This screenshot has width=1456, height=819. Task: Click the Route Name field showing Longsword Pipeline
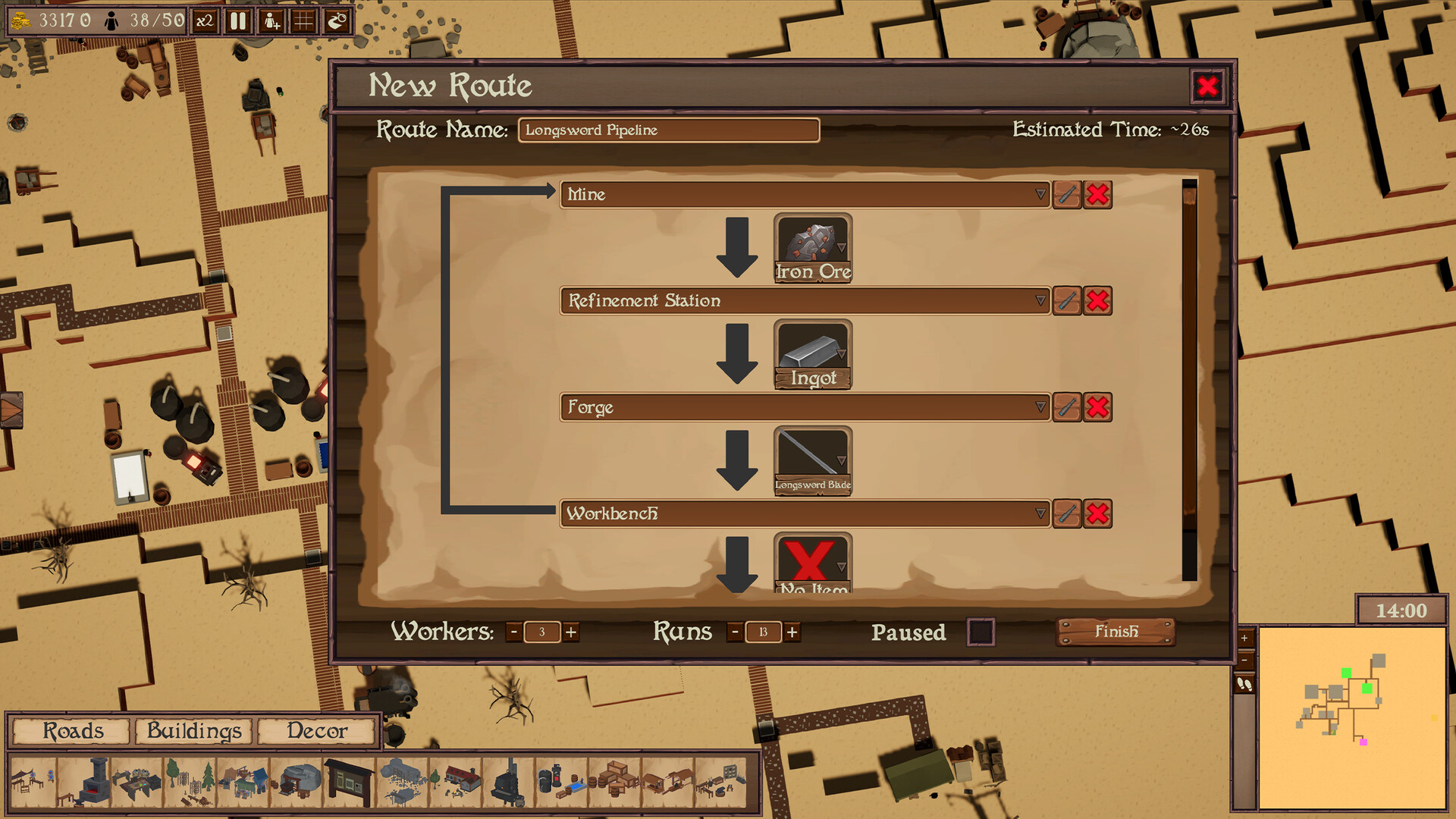(667, 130)
